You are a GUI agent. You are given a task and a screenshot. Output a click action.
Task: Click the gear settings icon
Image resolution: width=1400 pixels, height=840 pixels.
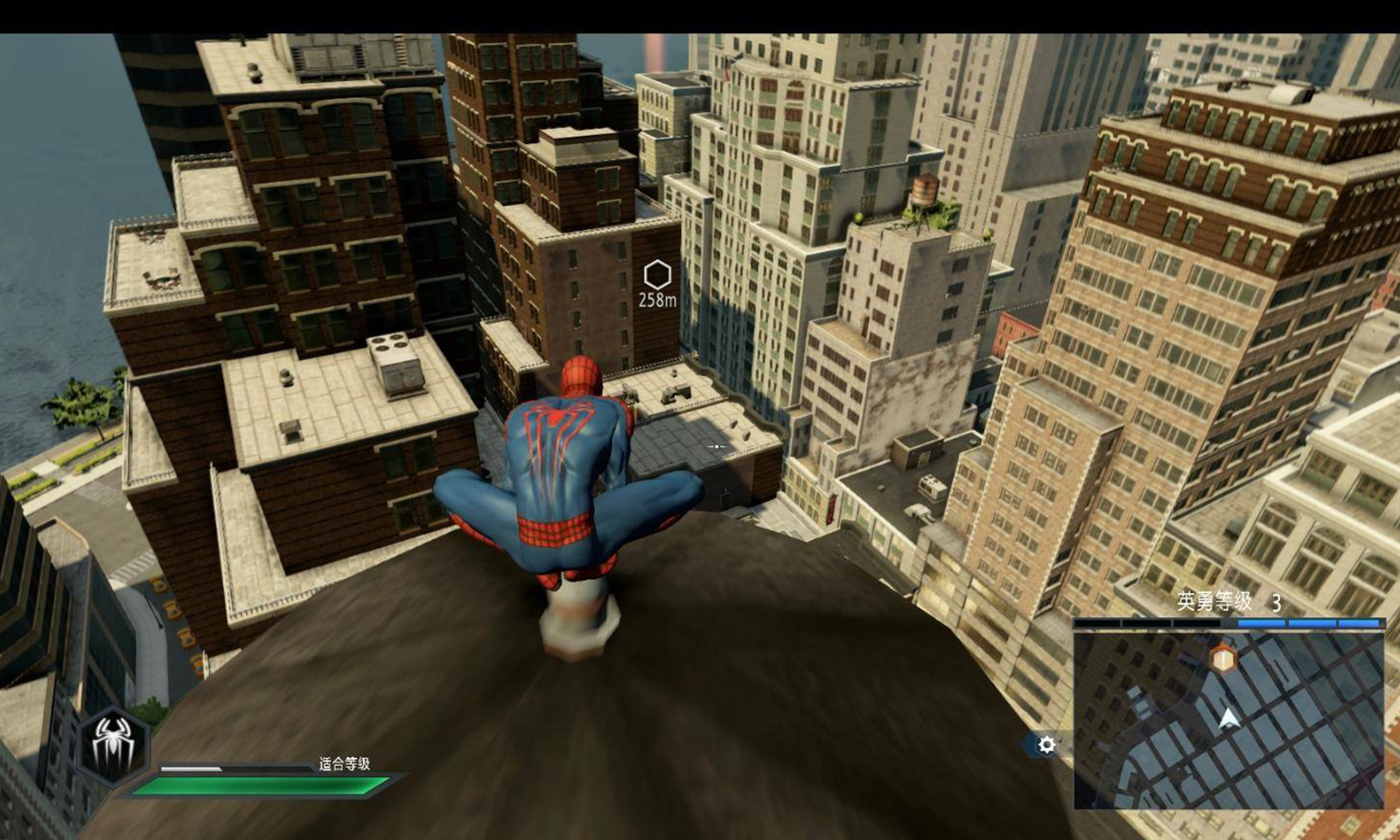coord(1046,745)
